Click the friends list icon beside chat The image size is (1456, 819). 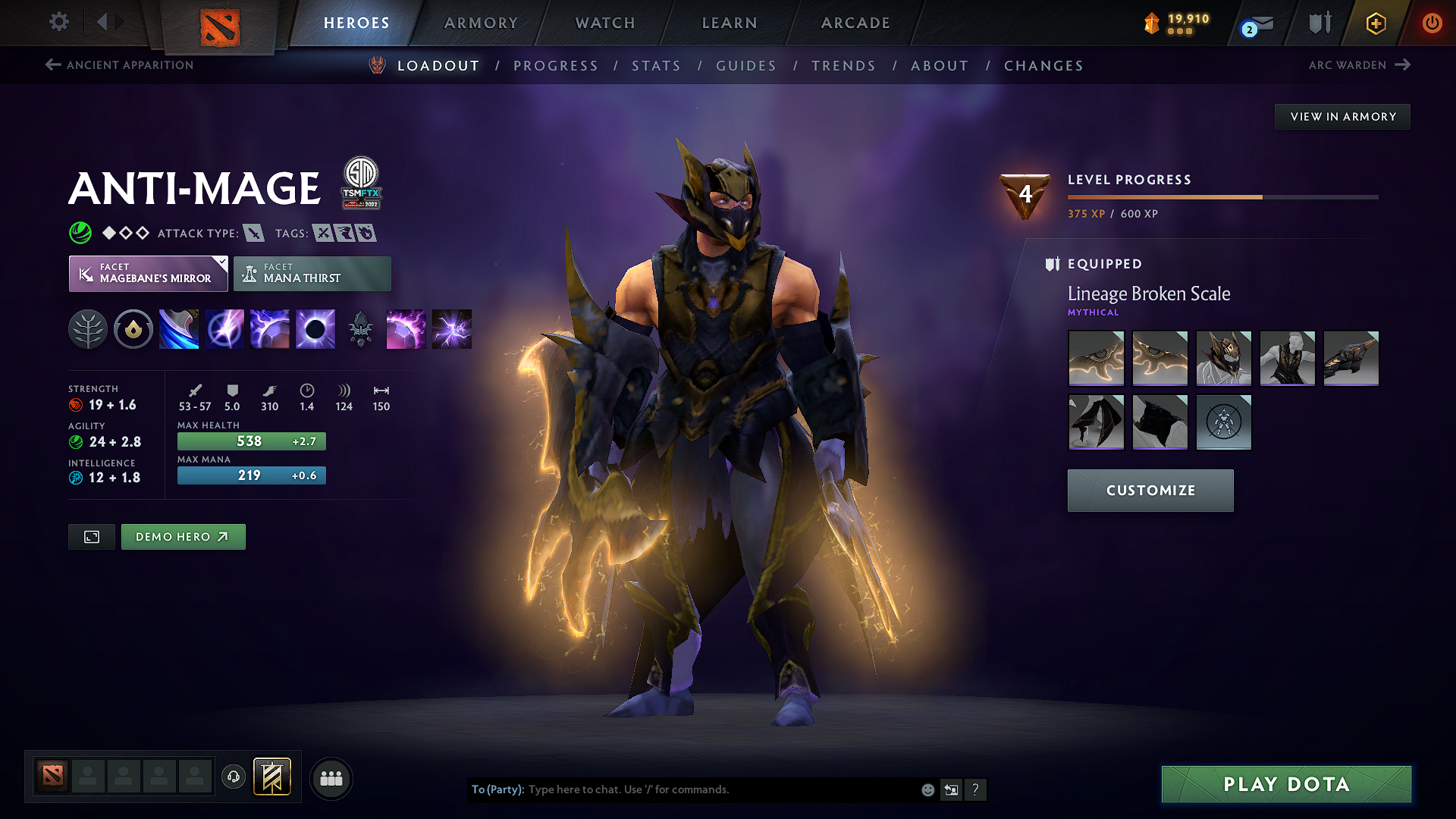tap(331, 777)
